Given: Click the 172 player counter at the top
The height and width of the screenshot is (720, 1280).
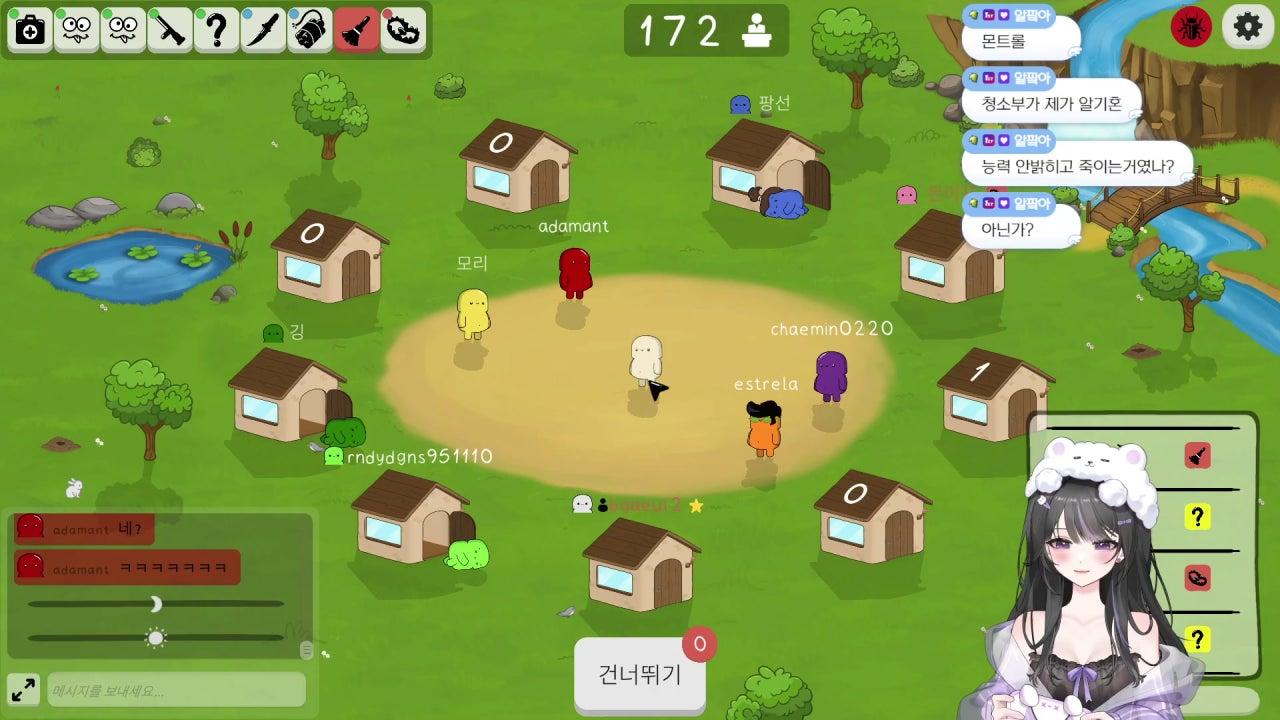Looking at the screenshot, I should pyautogui.click(x=706, y=31).
